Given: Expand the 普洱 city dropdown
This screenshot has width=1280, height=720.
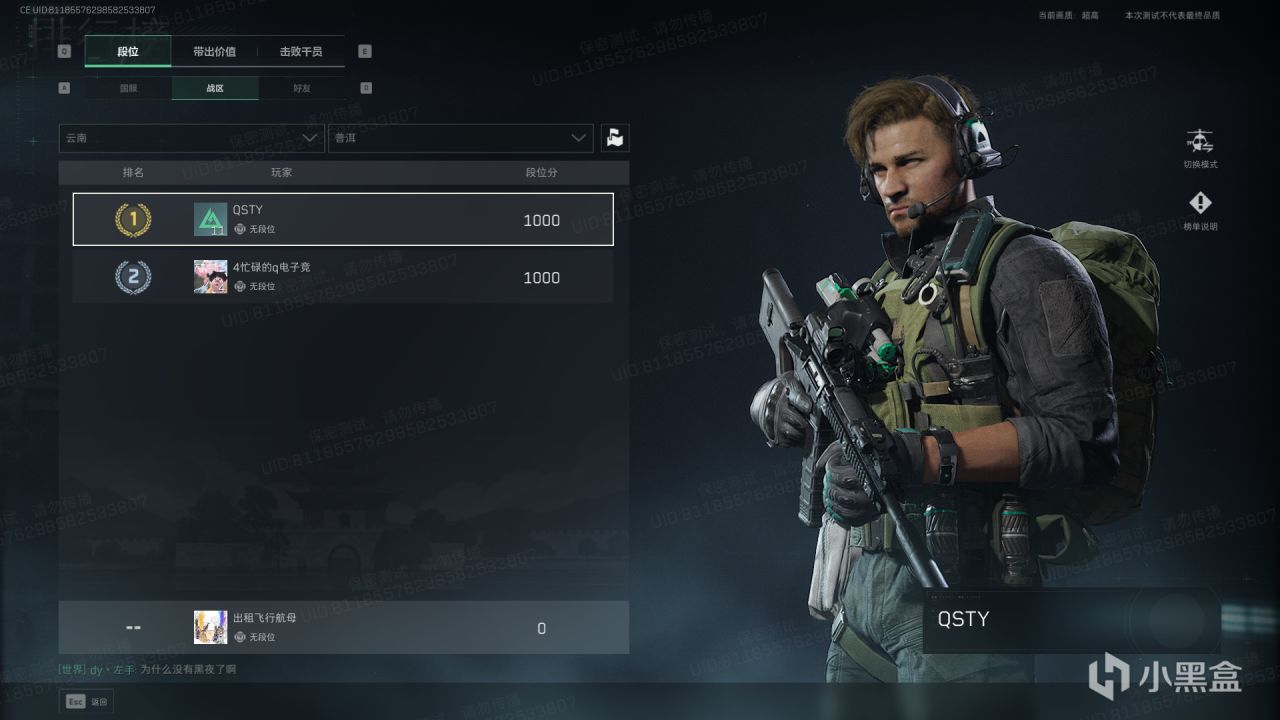Looking at the screenshot, I should [x=460, y=138].
